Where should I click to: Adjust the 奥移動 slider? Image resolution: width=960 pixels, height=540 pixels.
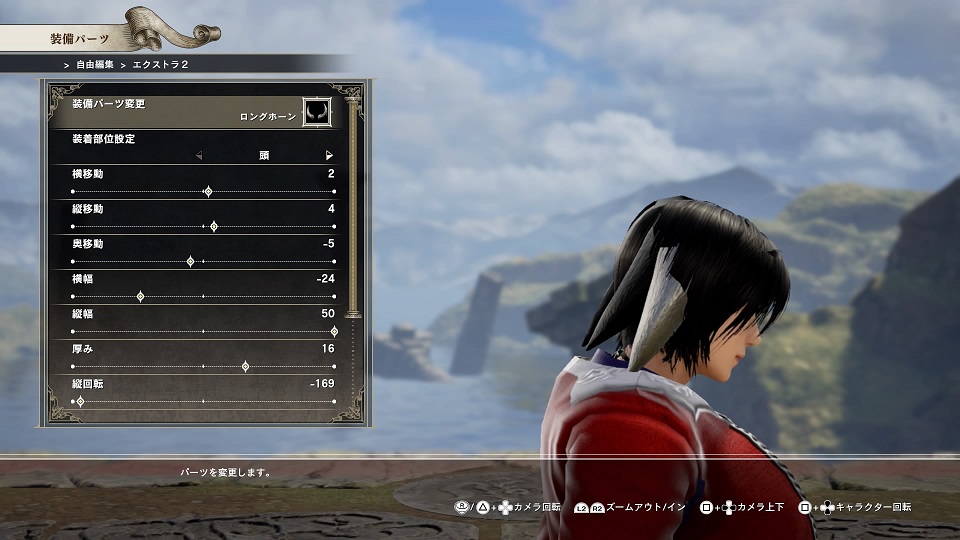tap(191, 261)
